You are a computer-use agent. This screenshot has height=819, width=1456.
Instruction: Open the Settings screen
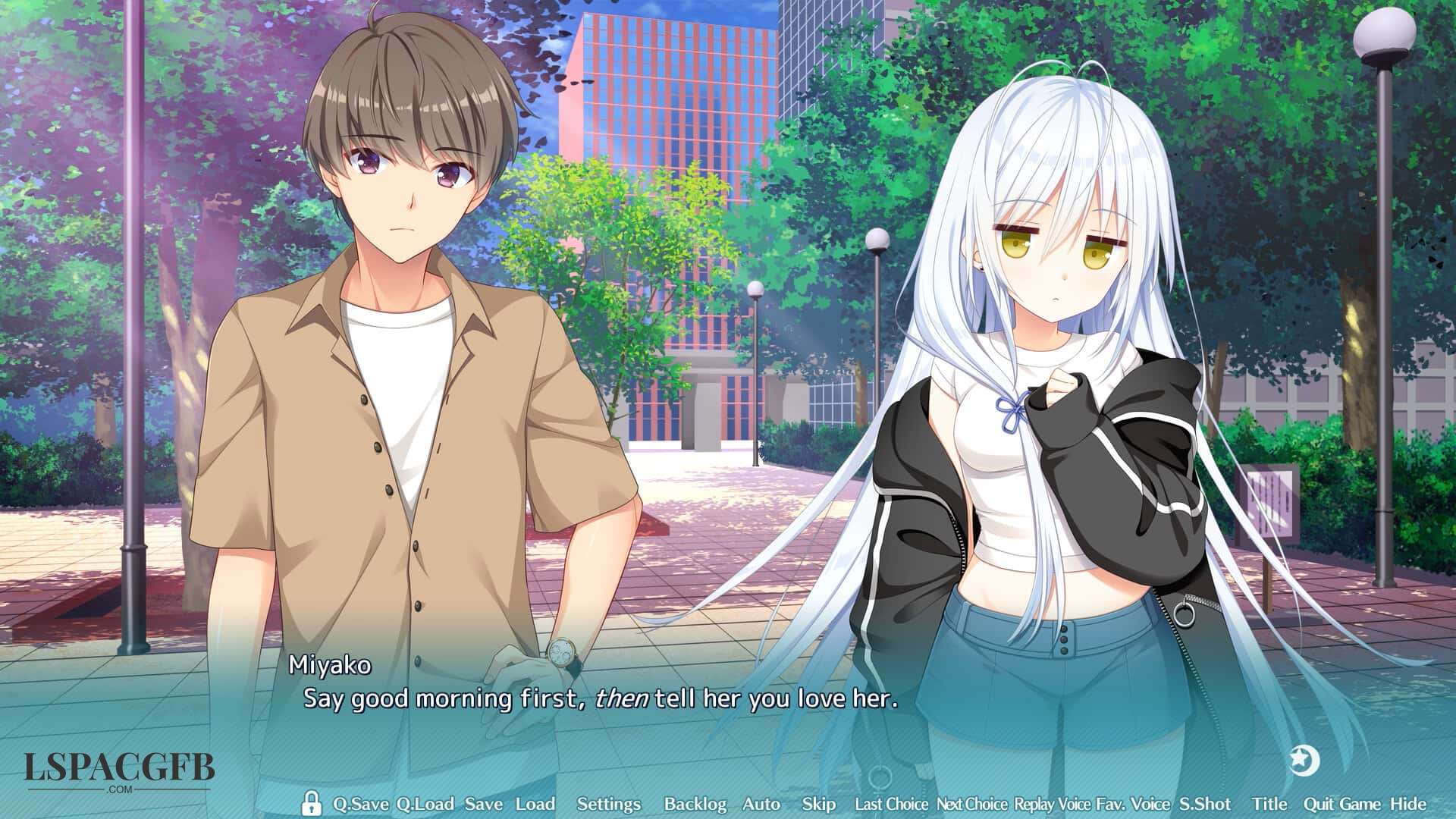(608, 804)
